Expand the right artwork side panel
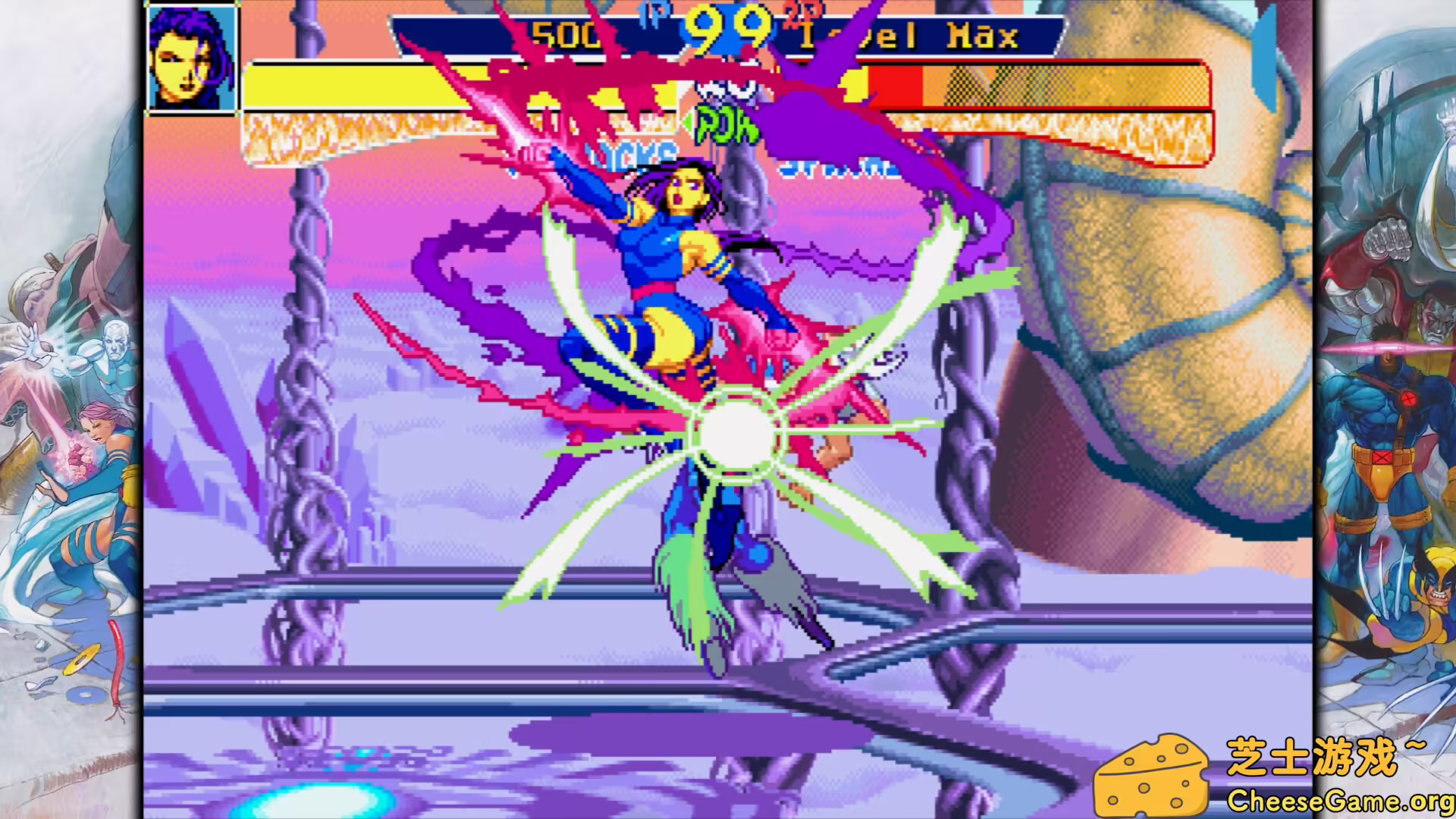Image resolution: width=1456 pixels, height=819 pixels. coord(1388,409)
